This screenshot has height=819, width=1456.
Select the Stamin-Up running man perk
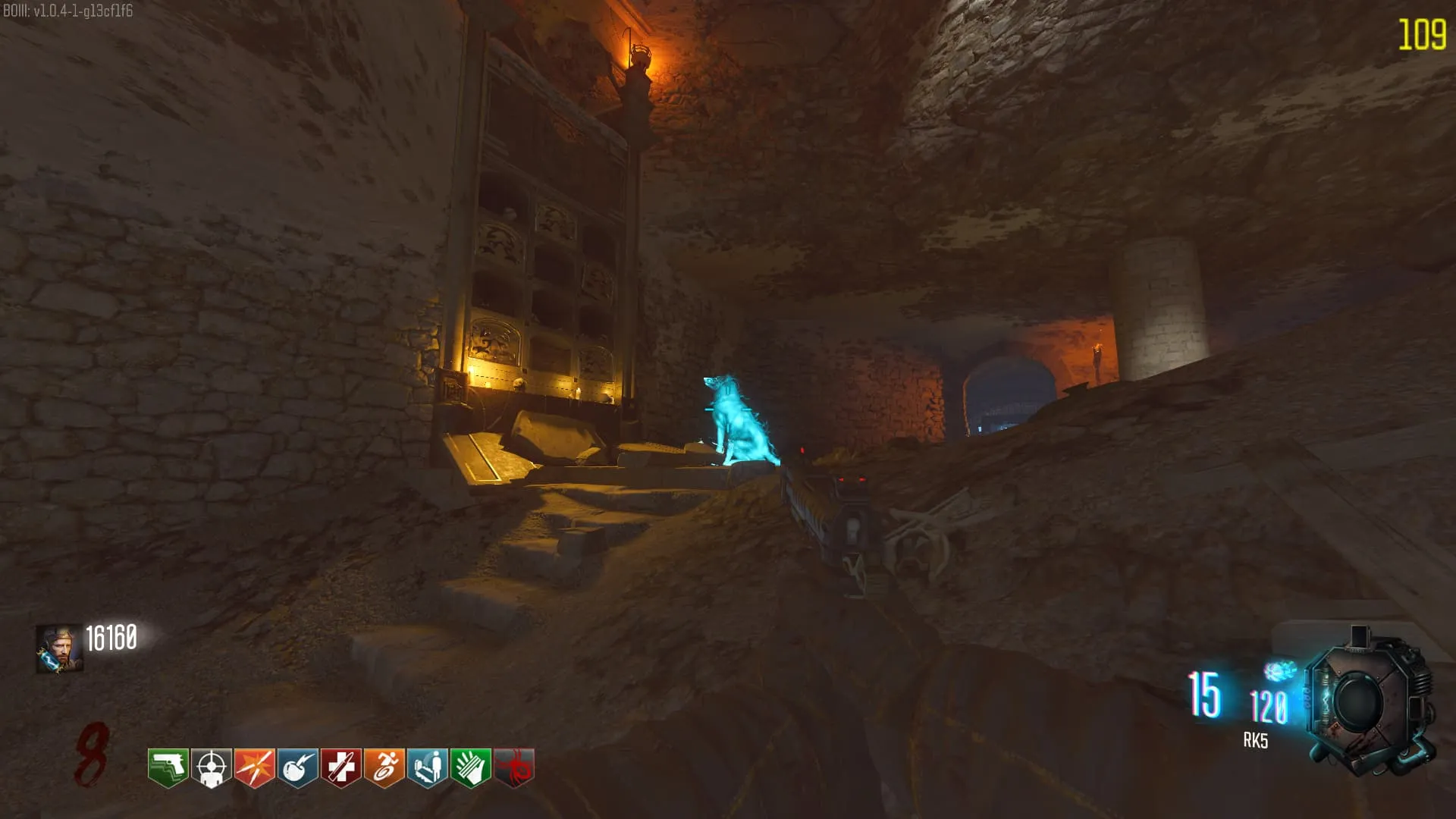tap(384, 767)
